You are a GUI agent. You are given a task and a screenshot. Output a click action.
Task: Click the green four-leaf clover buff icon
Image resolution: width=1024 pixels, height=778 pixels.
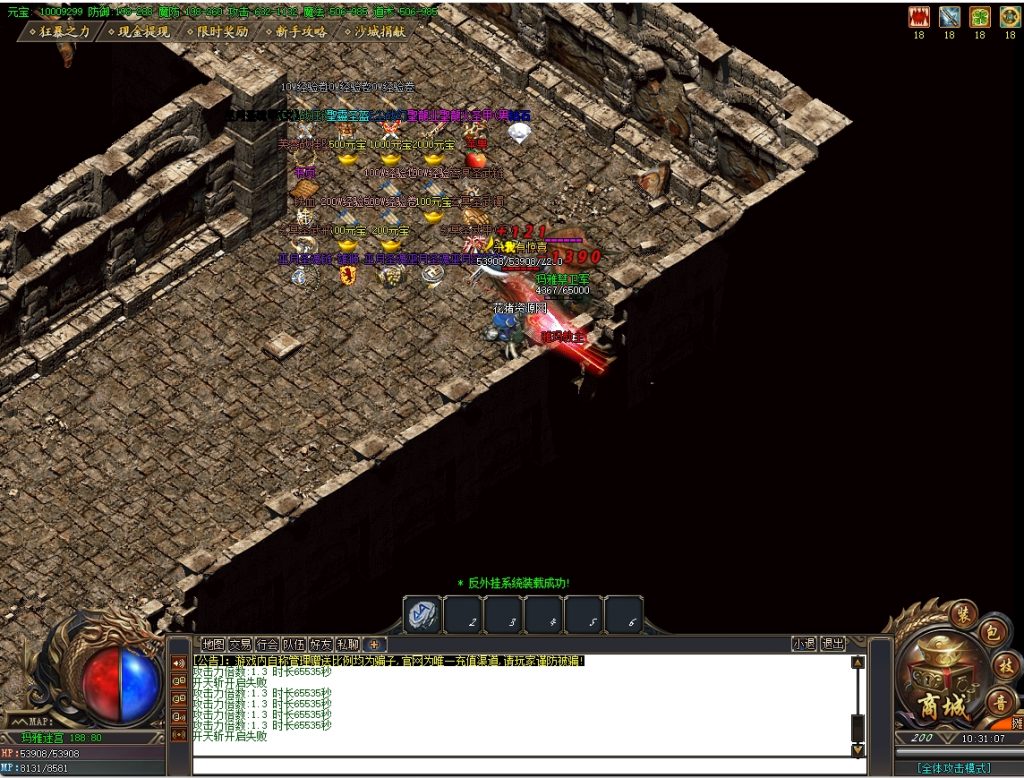[x=980, y=17]
